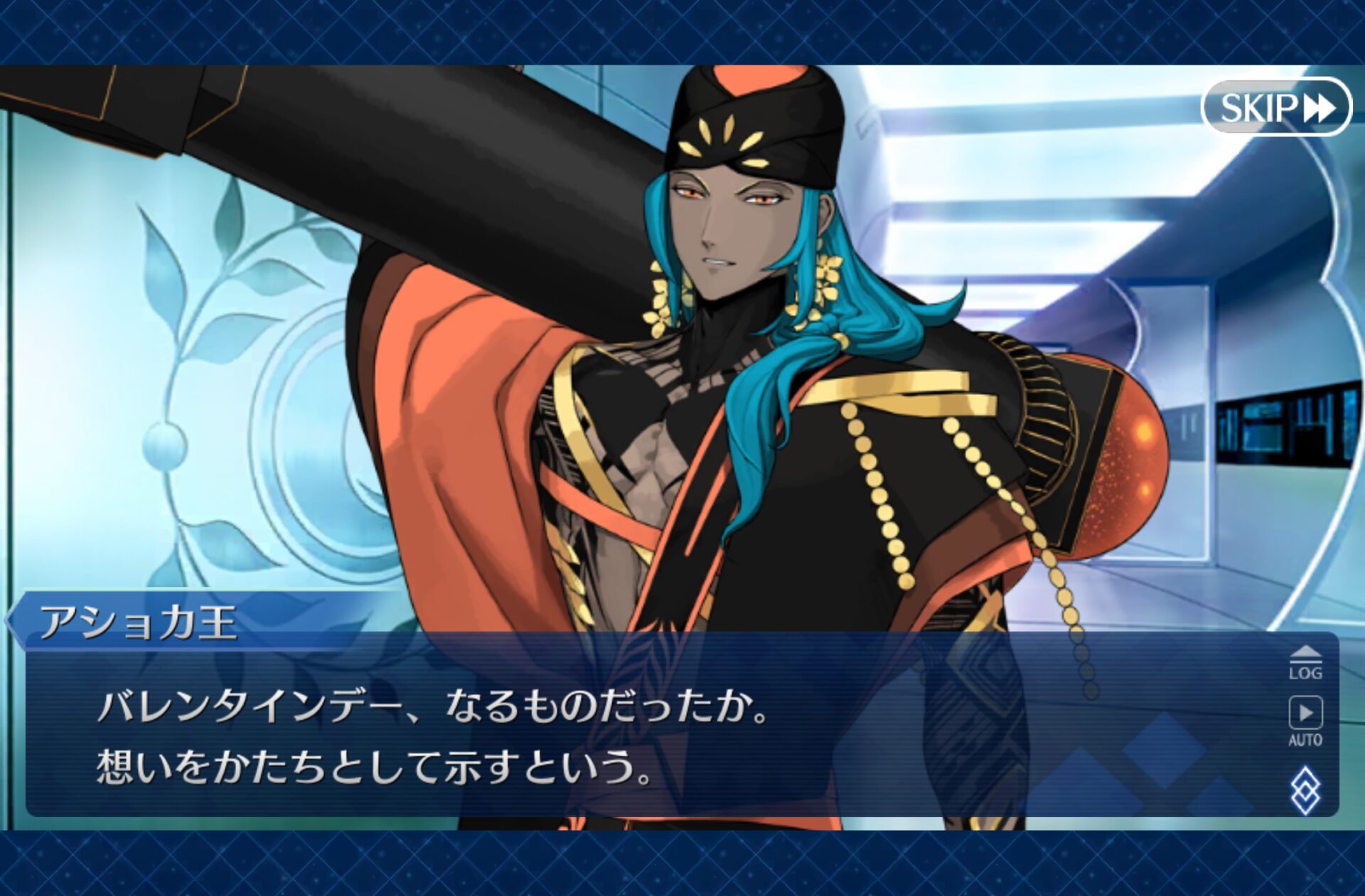Skip the story scene with SKIP
The width and height of the screenshot is (1365, 896).
pyautogui.click(x=1276, y=107)
